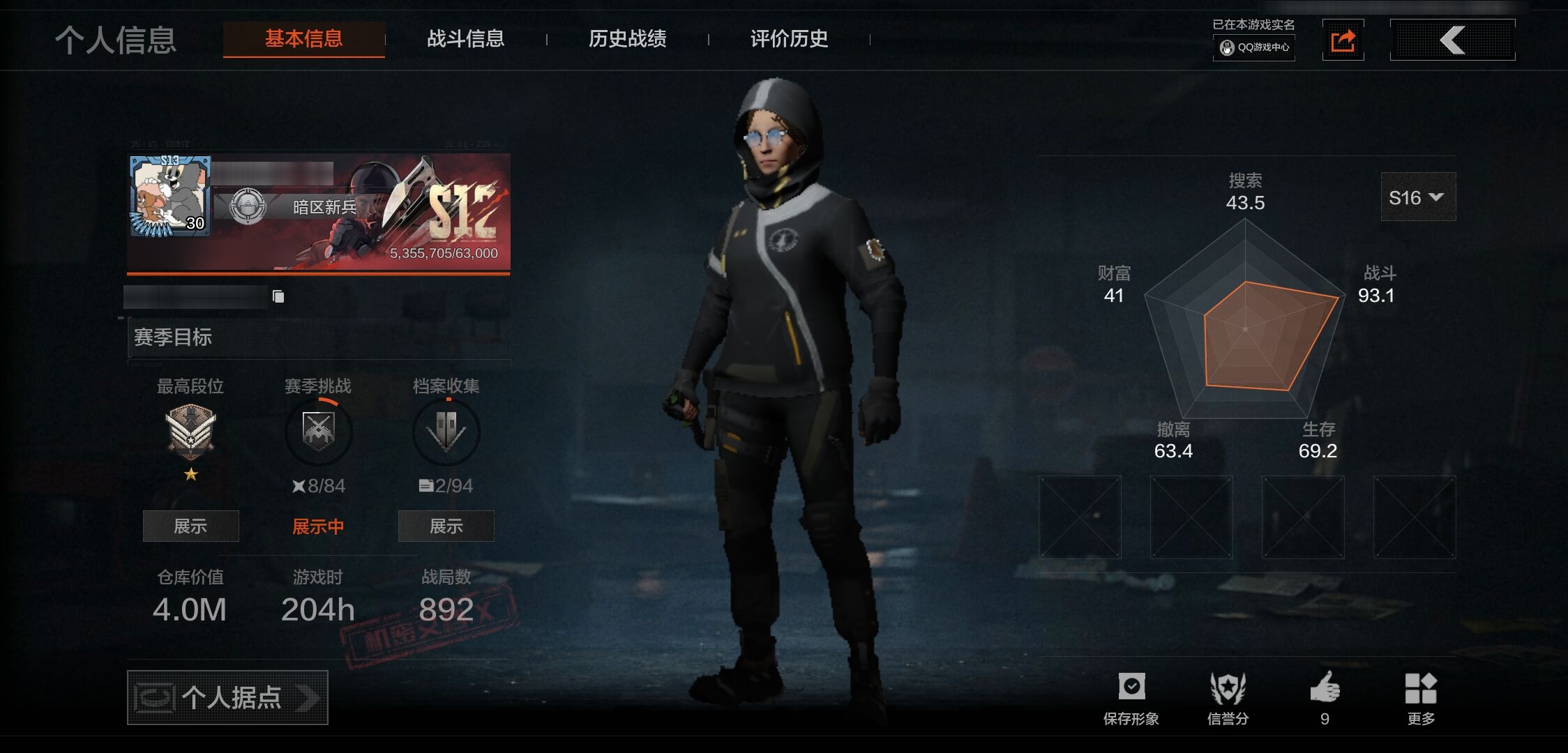1568x753 pixels.
Task: Switch to the 战斗信息 tab
Action: (x=466, y=40)
